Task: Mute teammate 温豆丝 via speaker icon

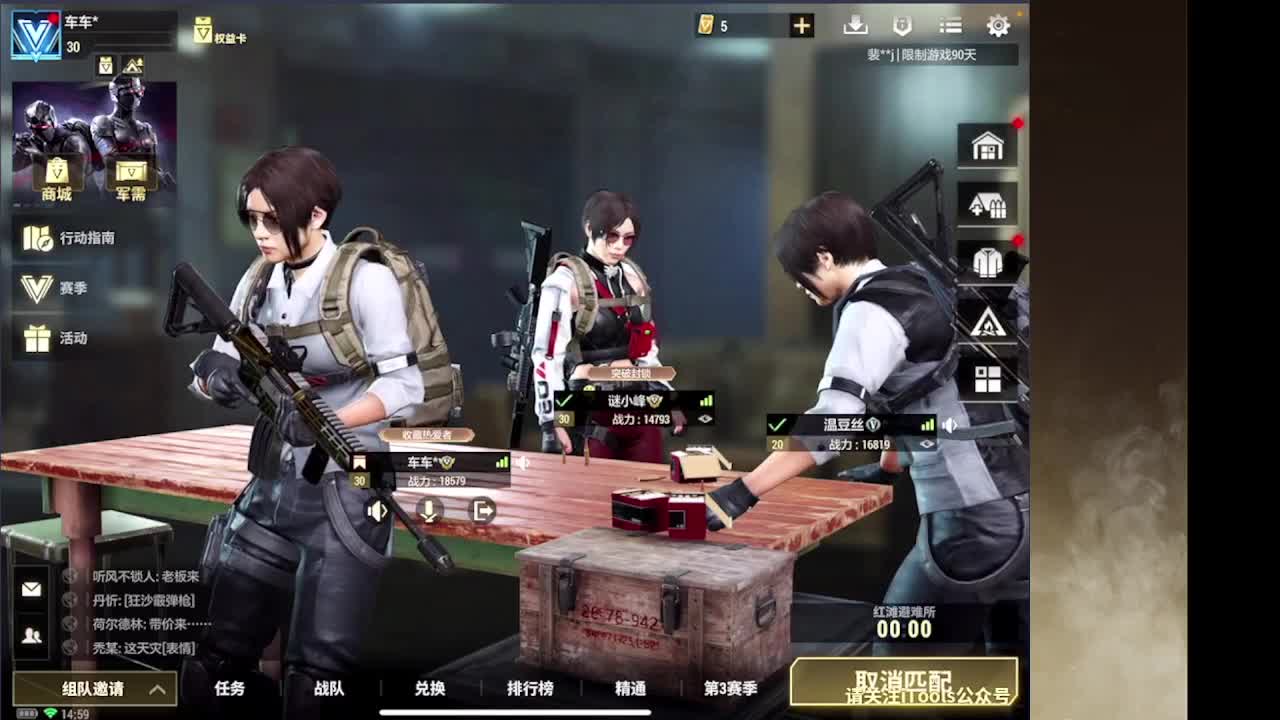Action: tap(949, 424)
